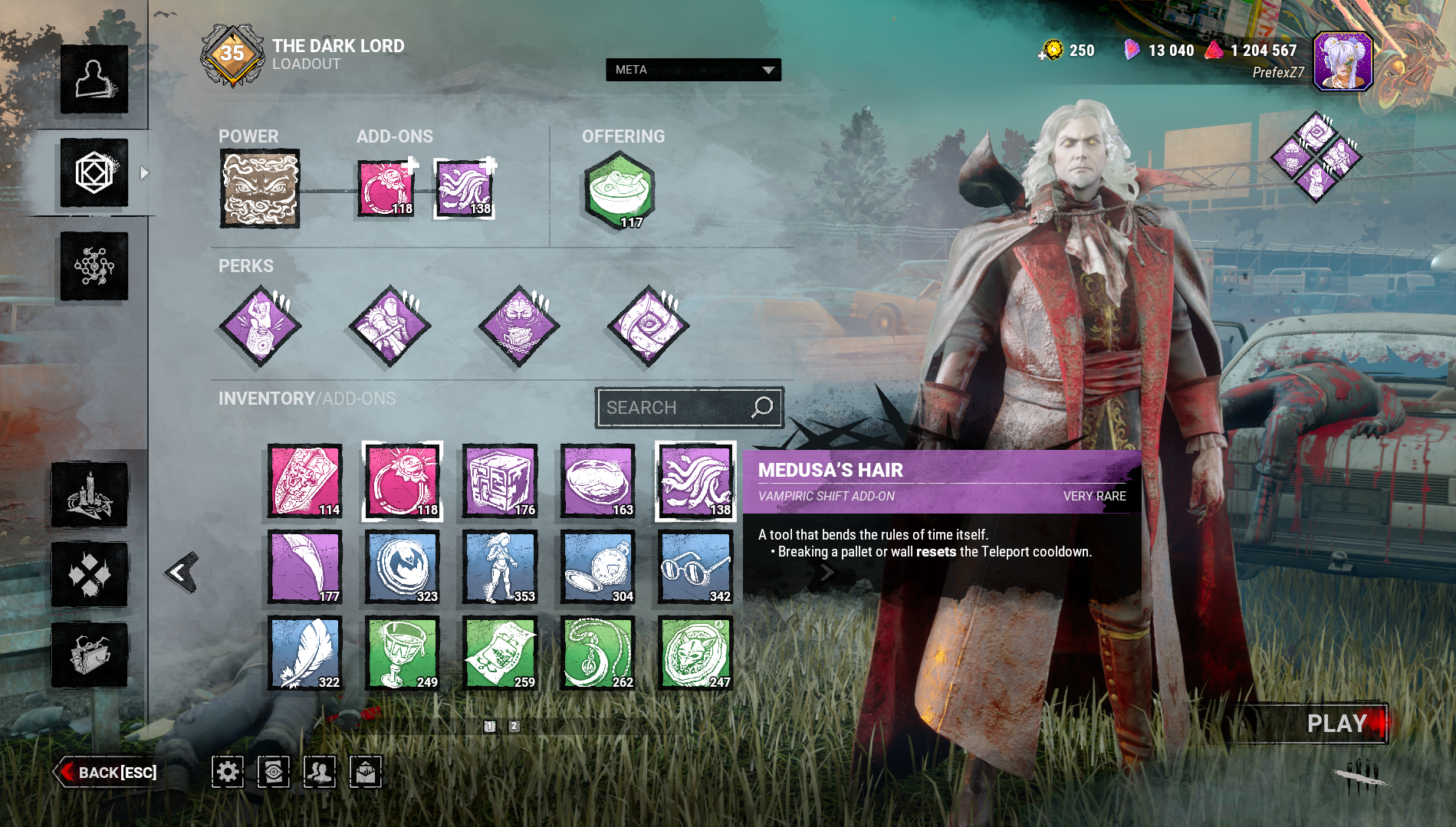The height and width of the screenshot is (827, 1456).
Task: Go to inventory page 2
Action: 514,727
